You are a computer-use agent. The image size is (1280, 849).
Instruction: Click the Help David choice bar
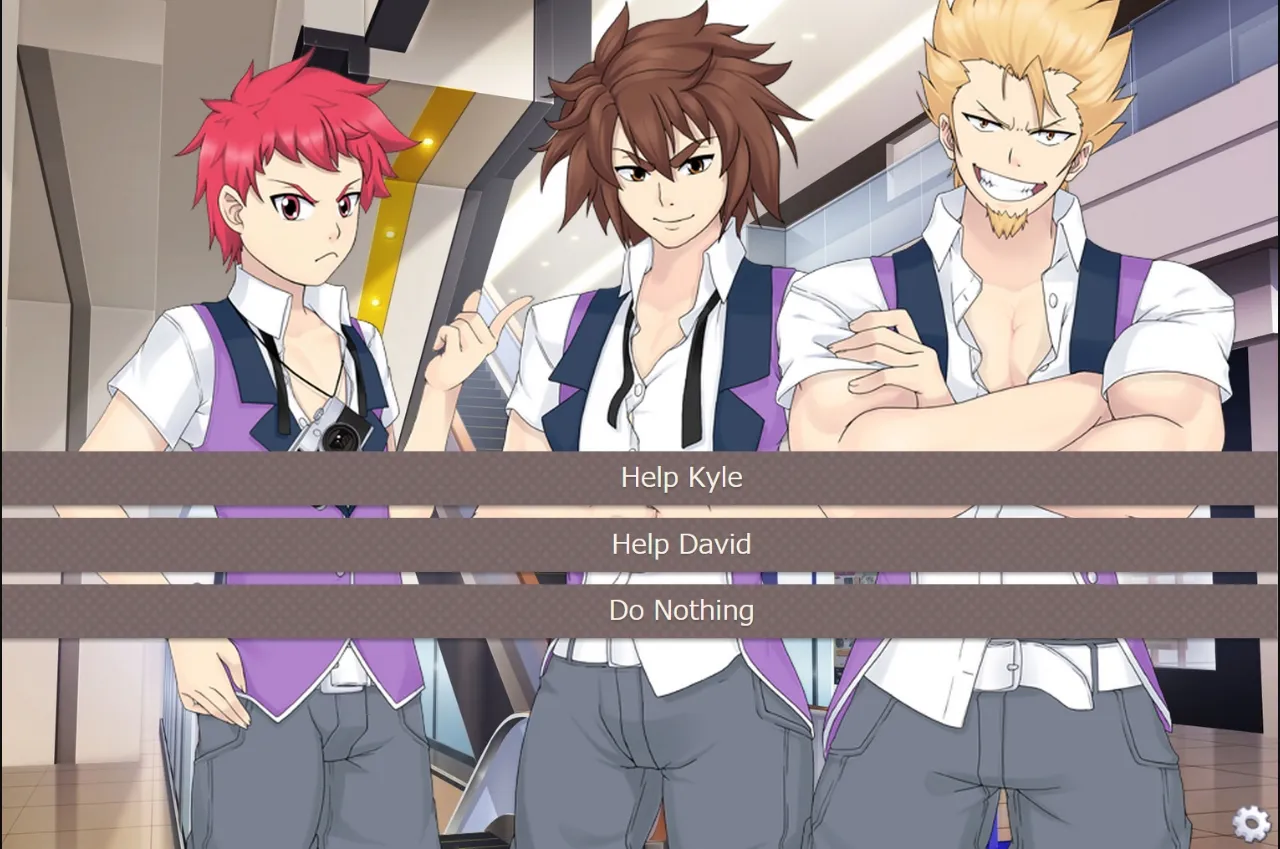click(x=681, y=545)
